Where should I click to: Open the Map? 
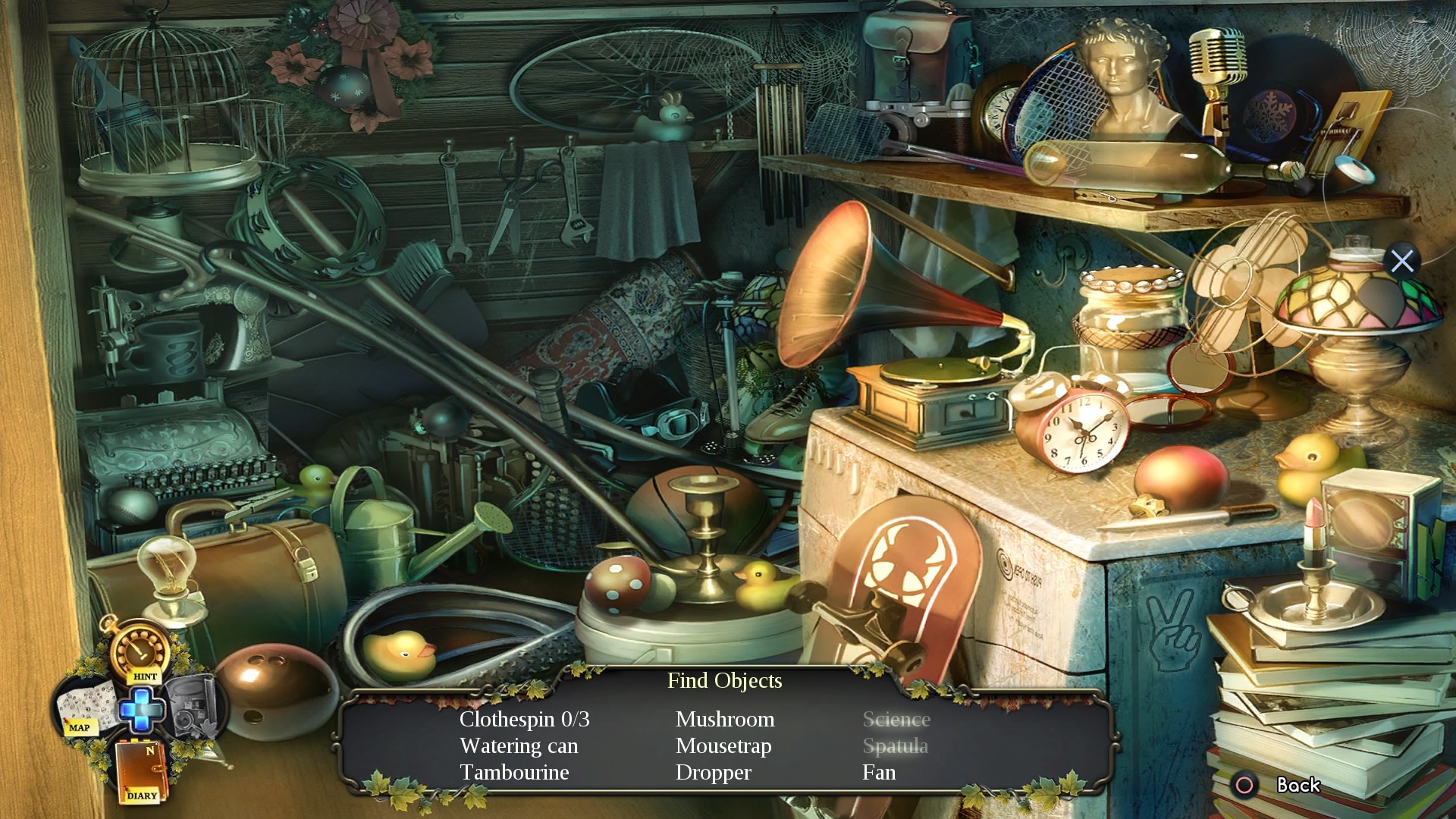[83, 707]
